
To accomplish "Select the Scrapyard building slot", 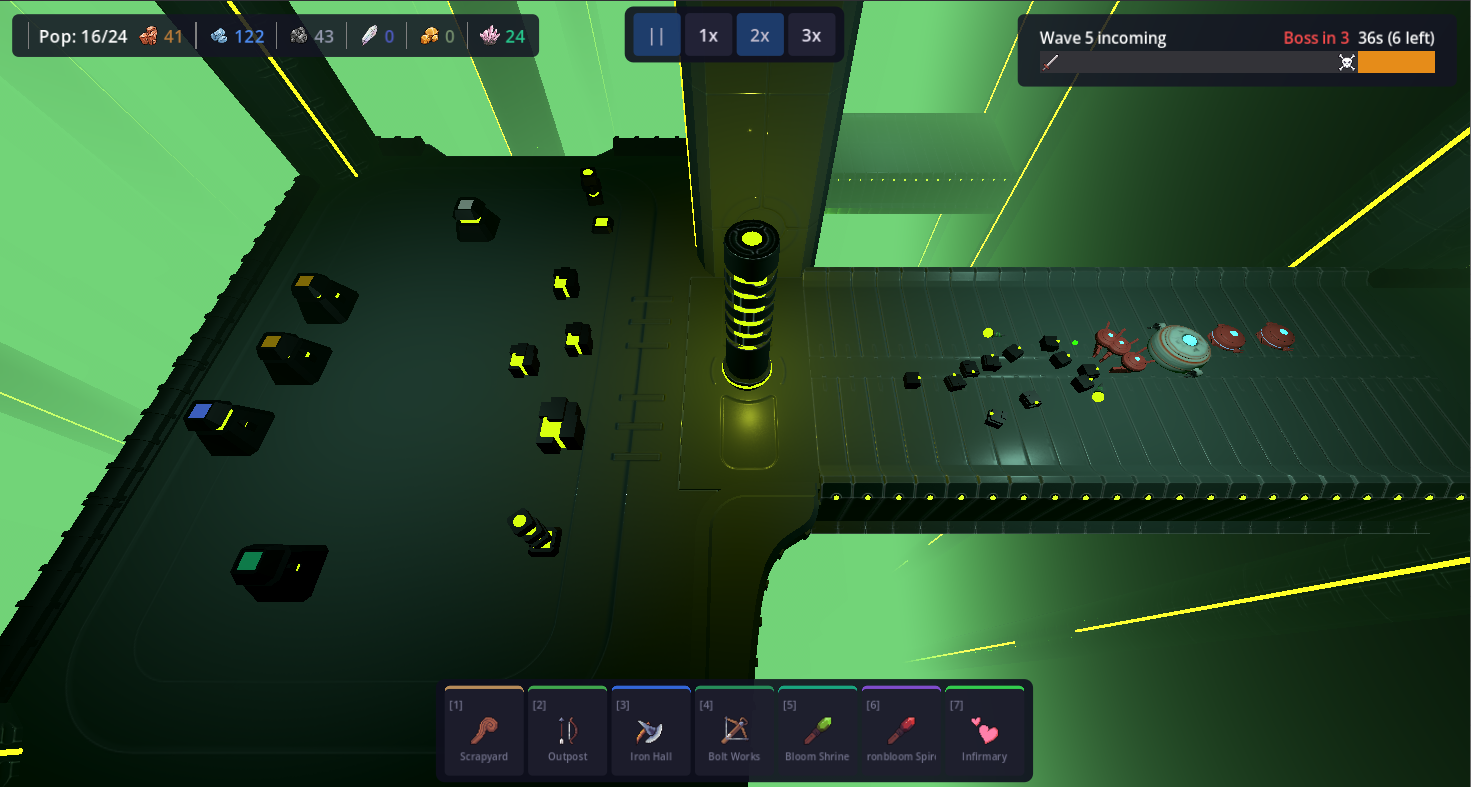I will click(x=484, y=732).
